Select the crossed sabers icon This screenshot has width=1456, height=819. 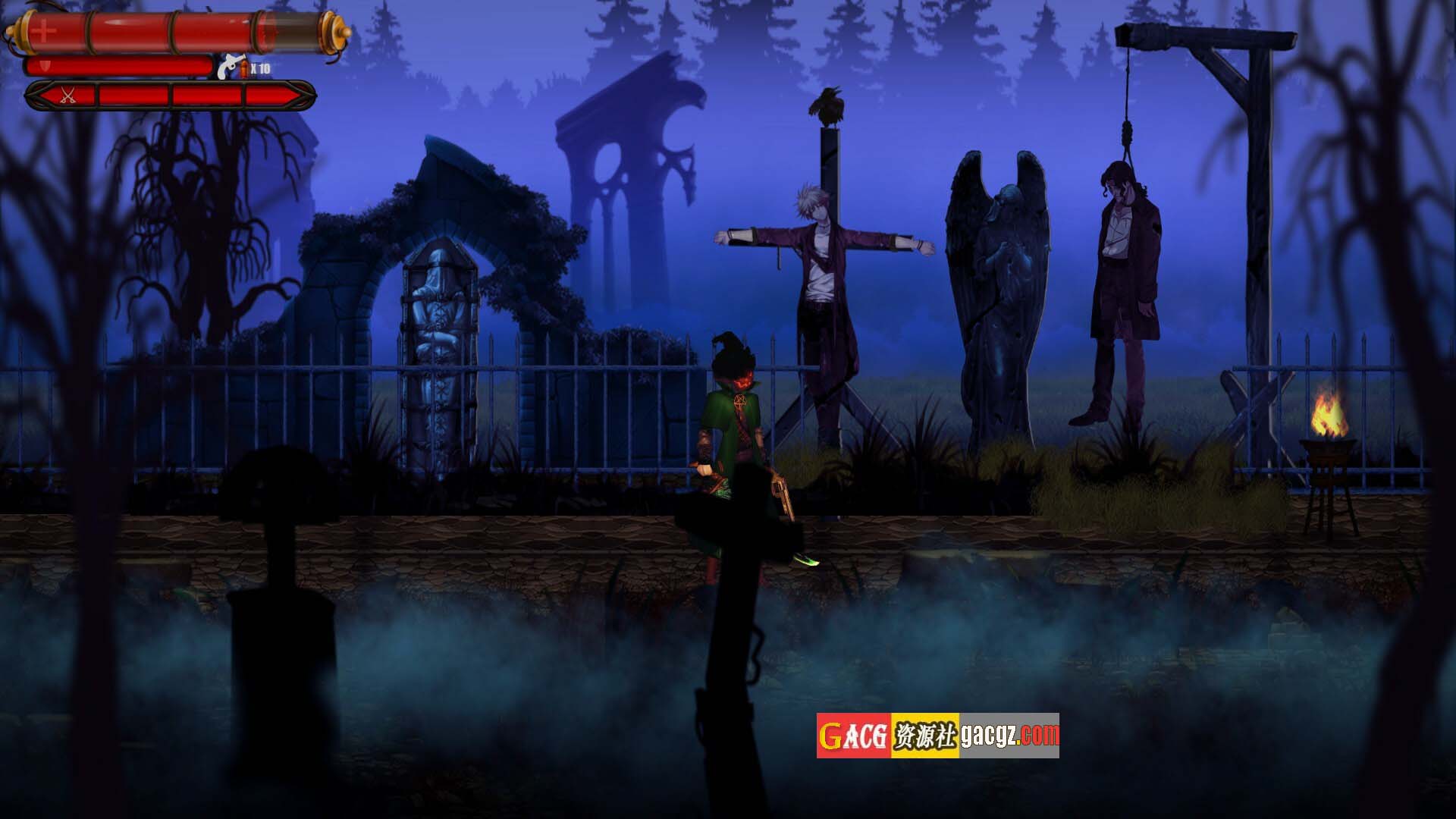[x=68, y=96]
